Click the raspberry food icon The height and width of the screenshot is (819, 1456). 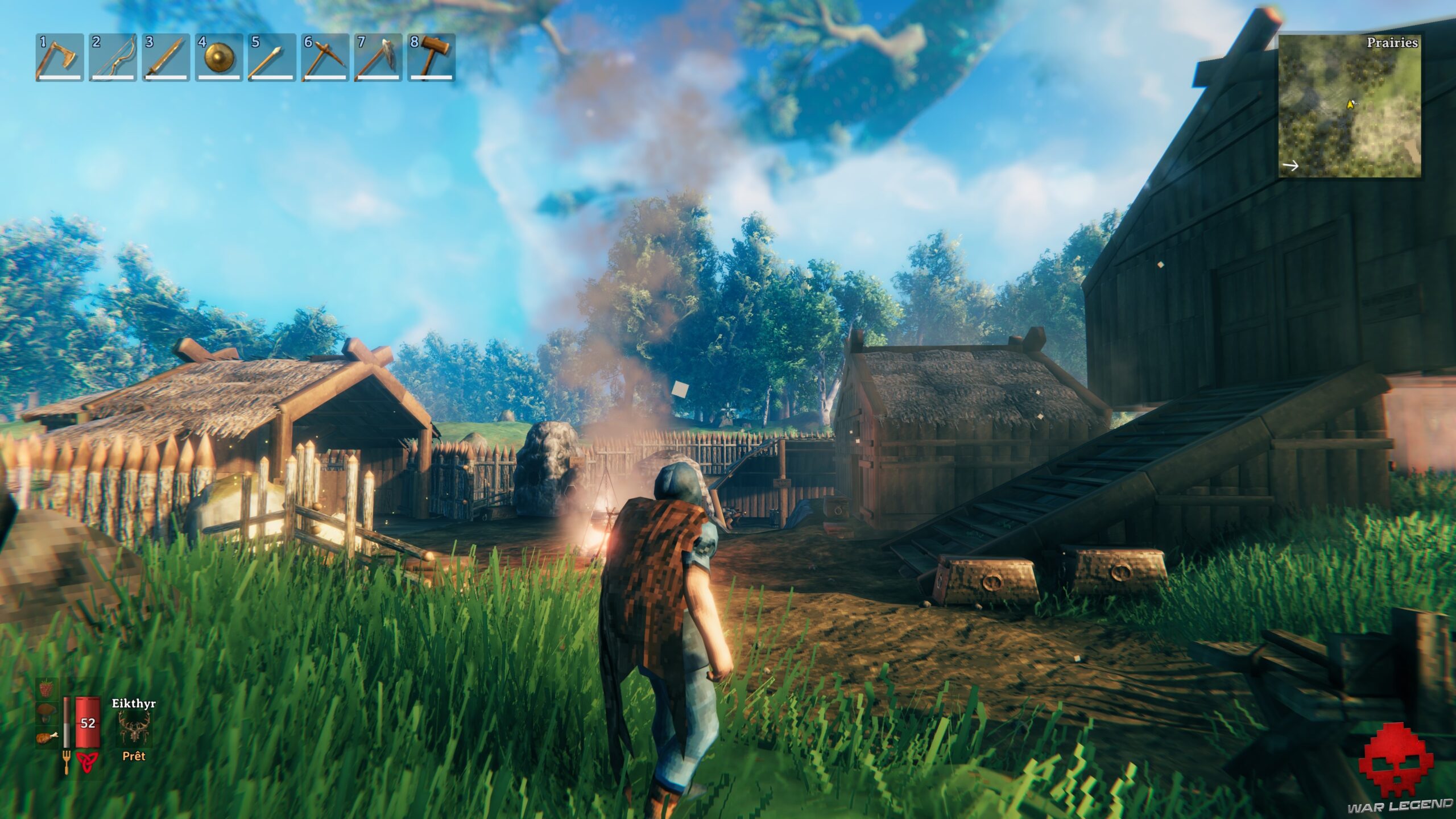point(46,689)
